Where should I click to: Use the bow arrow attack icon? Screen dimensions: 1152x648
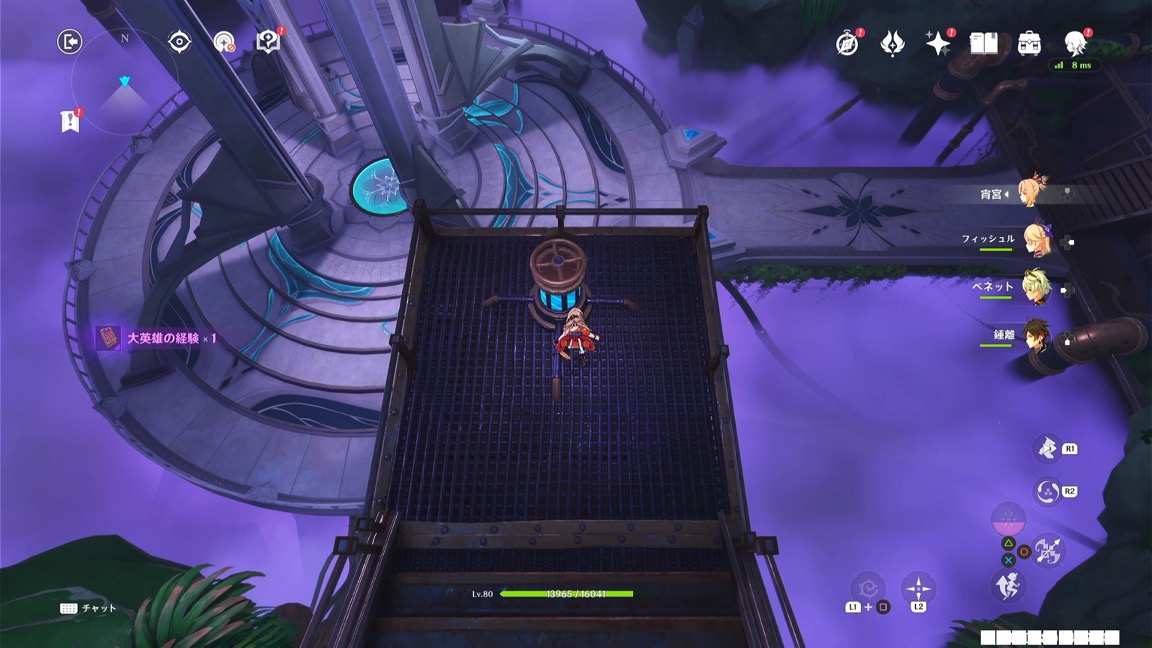1048,549
